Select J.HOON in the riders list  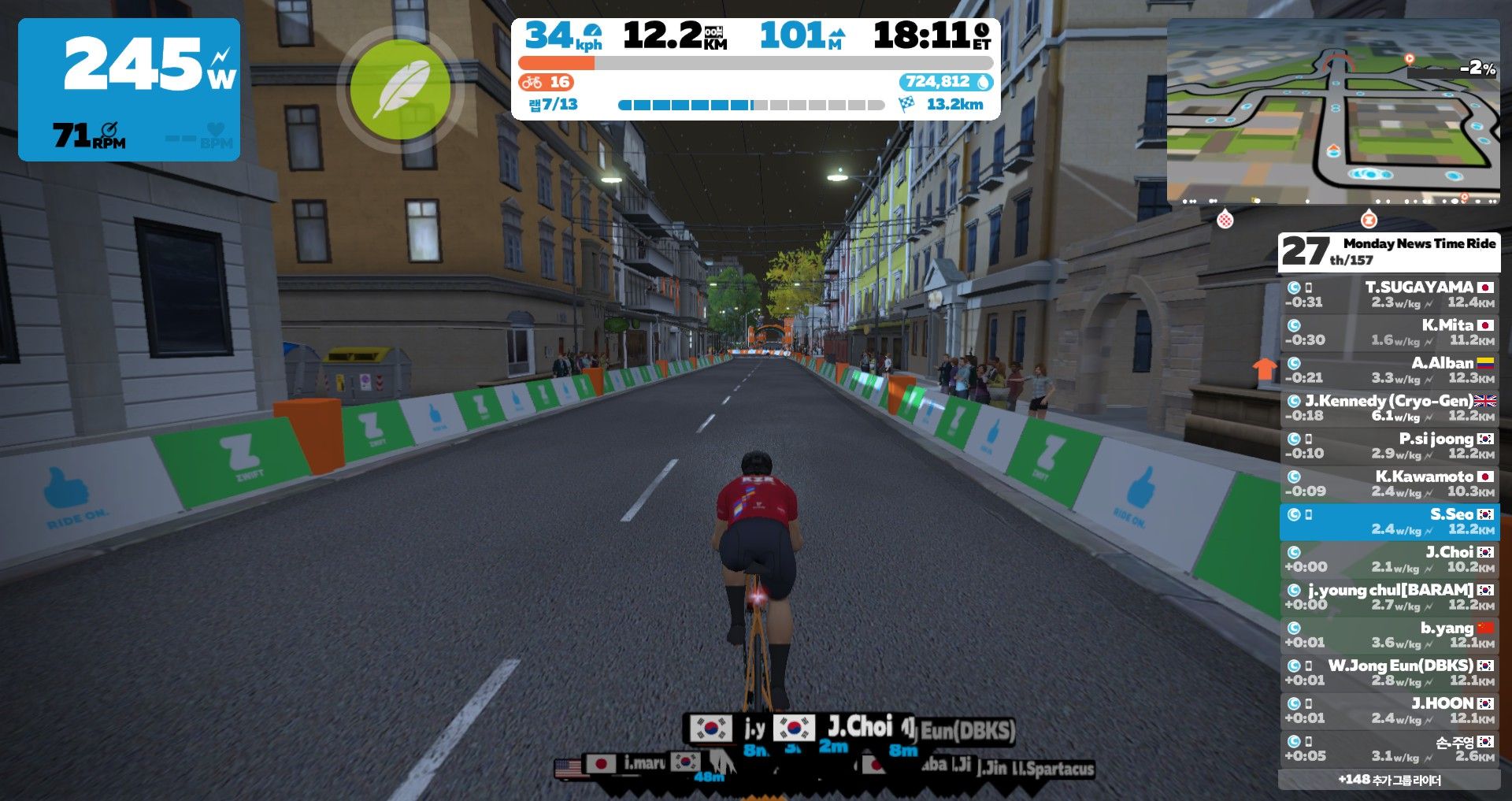tap(1389, 710)
